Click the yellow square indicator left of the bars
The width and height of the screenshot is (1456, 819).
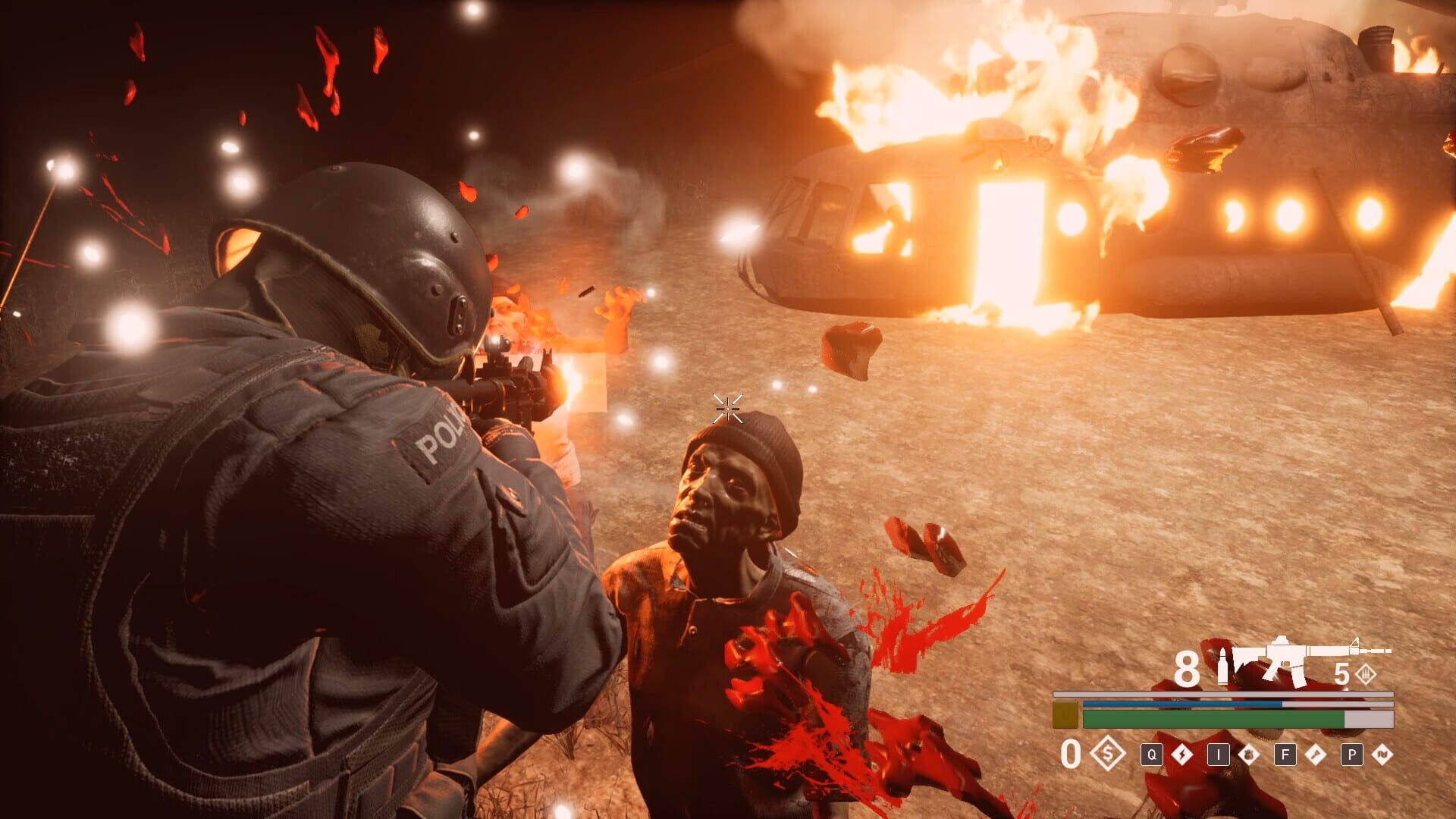[x=1065, y=714]
